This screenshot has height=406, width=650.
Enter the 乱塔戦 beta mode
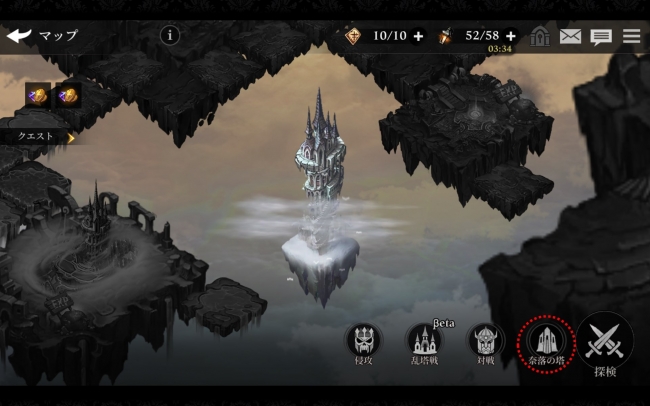pos(423,343)
